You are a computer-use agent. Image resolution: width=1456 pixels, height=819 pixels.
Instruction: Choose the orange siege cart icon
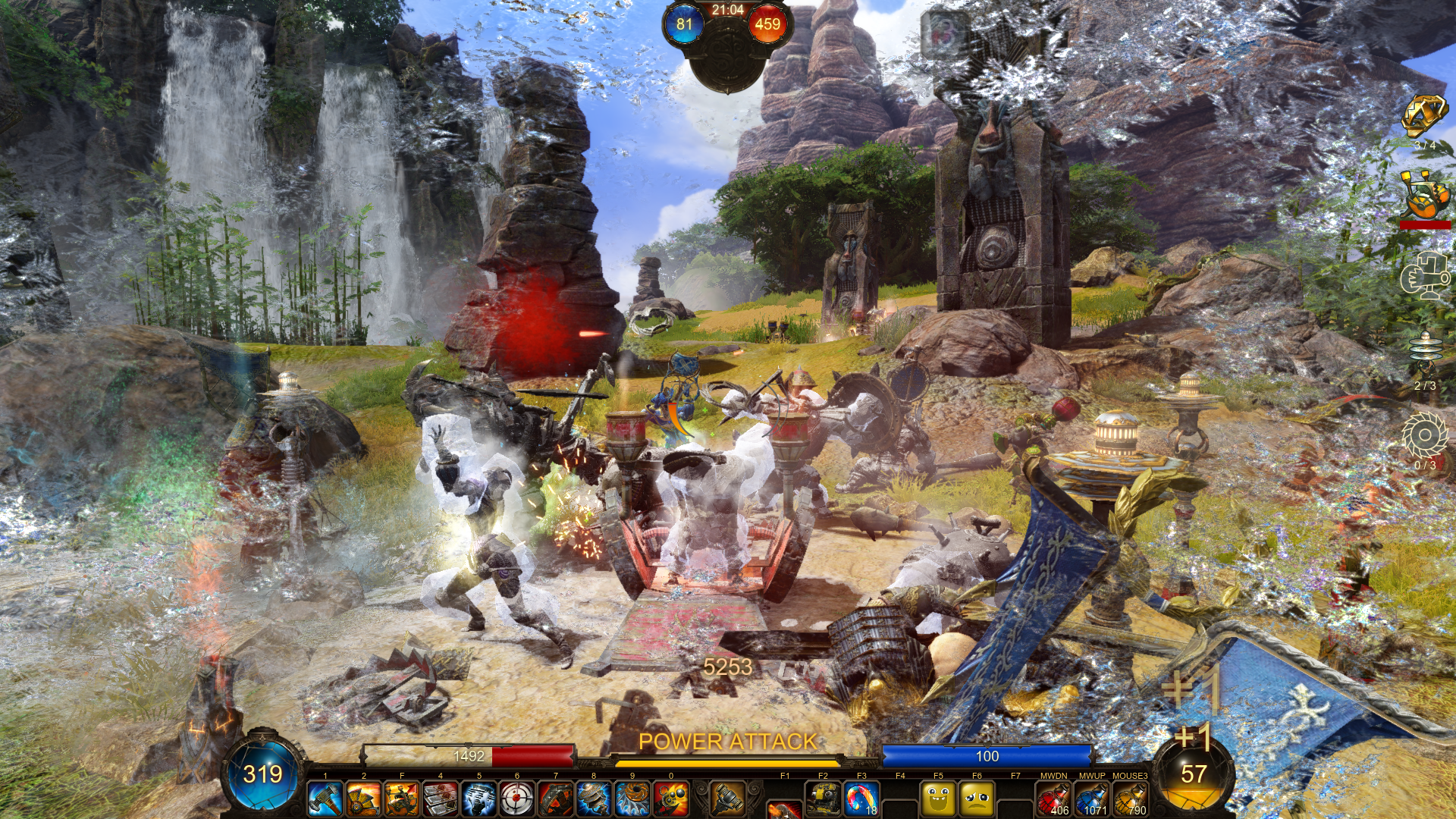click(1424, 195)
